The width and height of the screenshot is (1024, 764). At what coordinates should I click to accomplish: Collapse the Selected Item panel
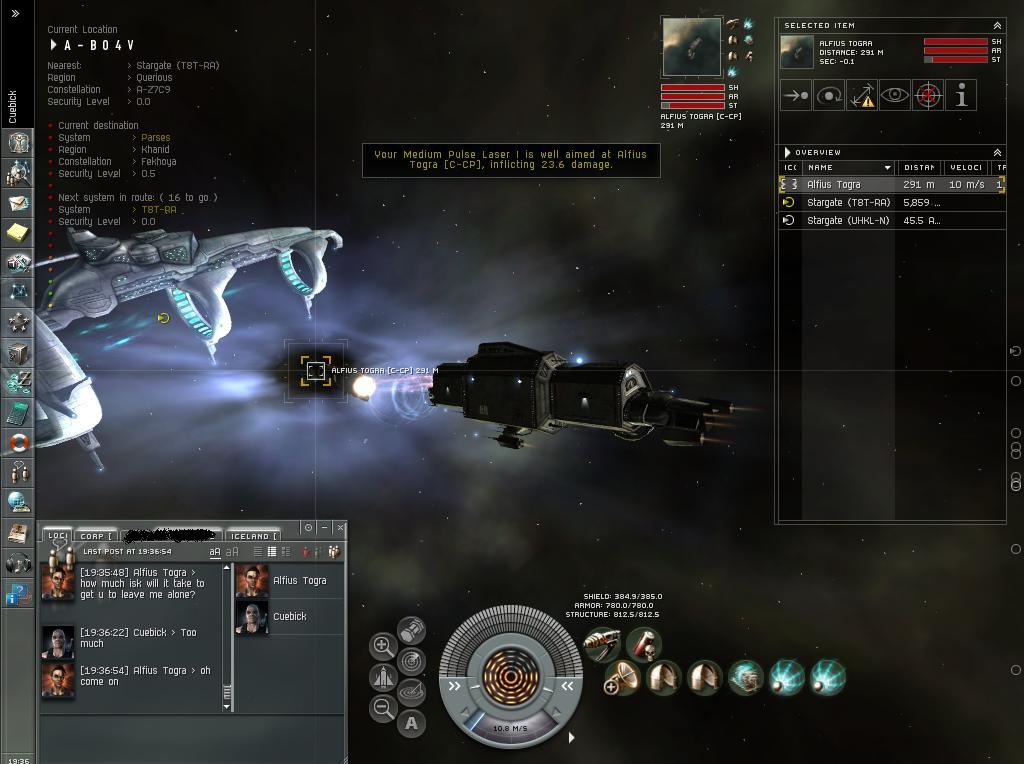[997, 26]
